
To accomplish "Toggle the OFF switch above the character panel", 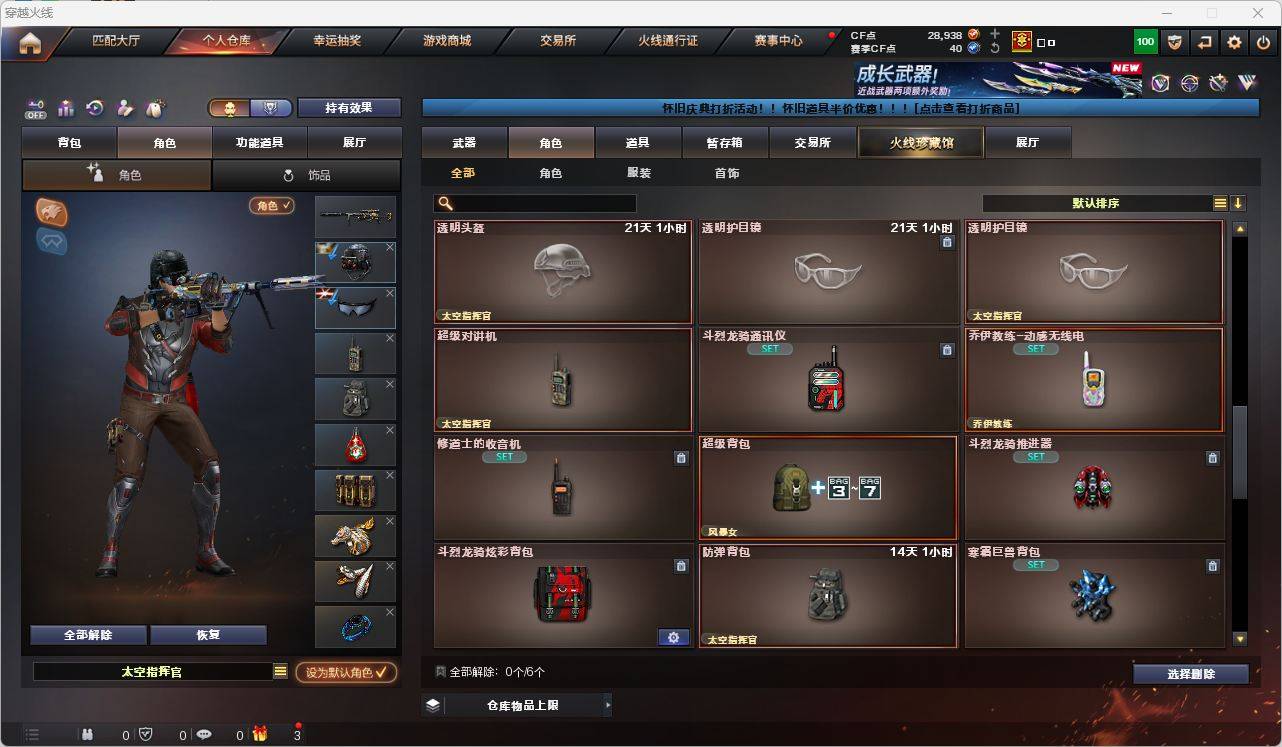I will [34, 109].
